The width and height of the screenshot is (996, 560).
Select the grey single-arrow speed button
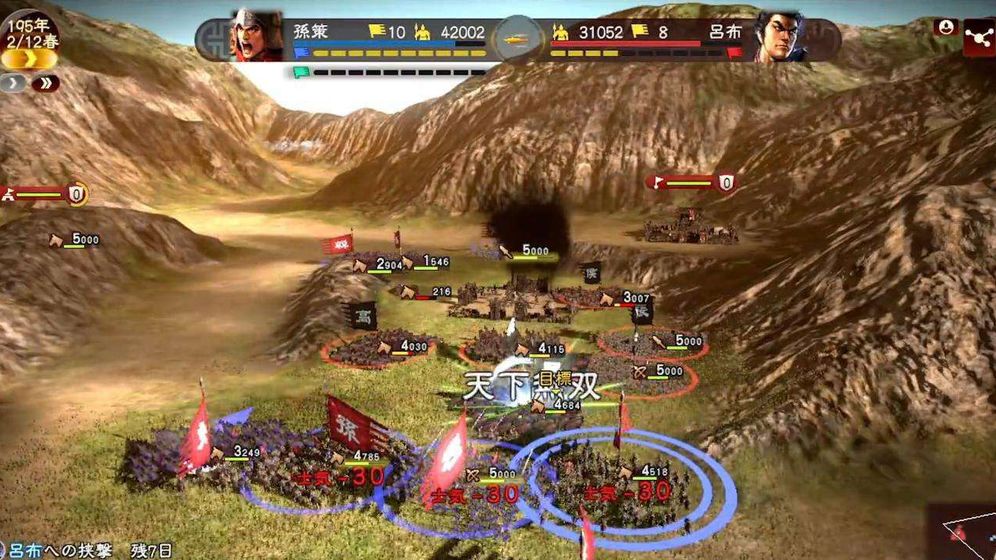coord(14,84)
